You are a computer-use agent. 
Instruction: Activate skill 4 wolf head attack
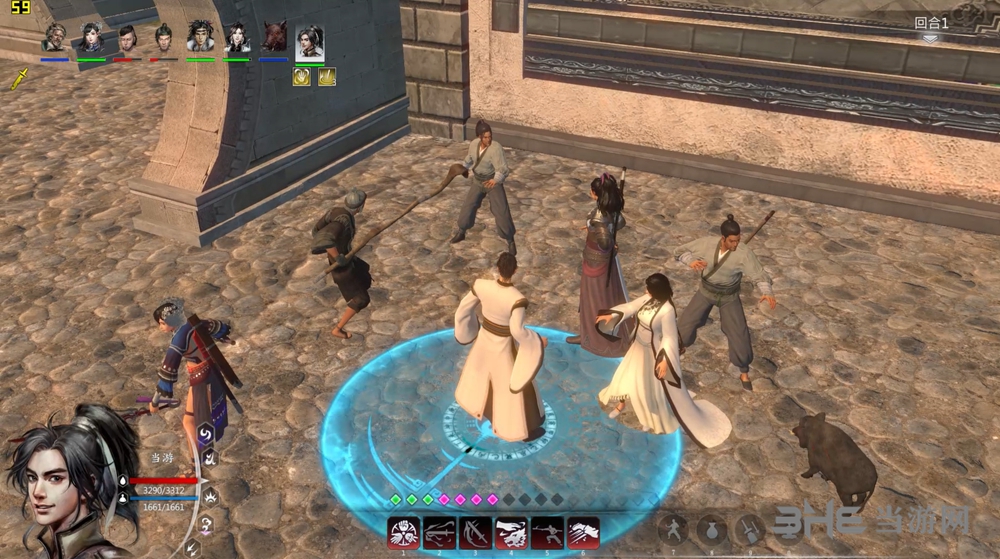click(511, 533)
